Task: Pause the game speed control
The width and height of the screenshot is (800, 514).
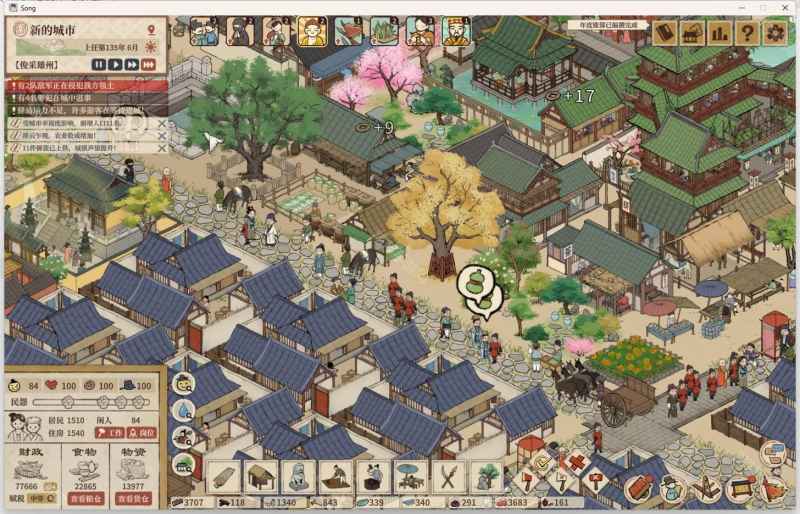Action: pyautogui.click(x=99, y=65)
